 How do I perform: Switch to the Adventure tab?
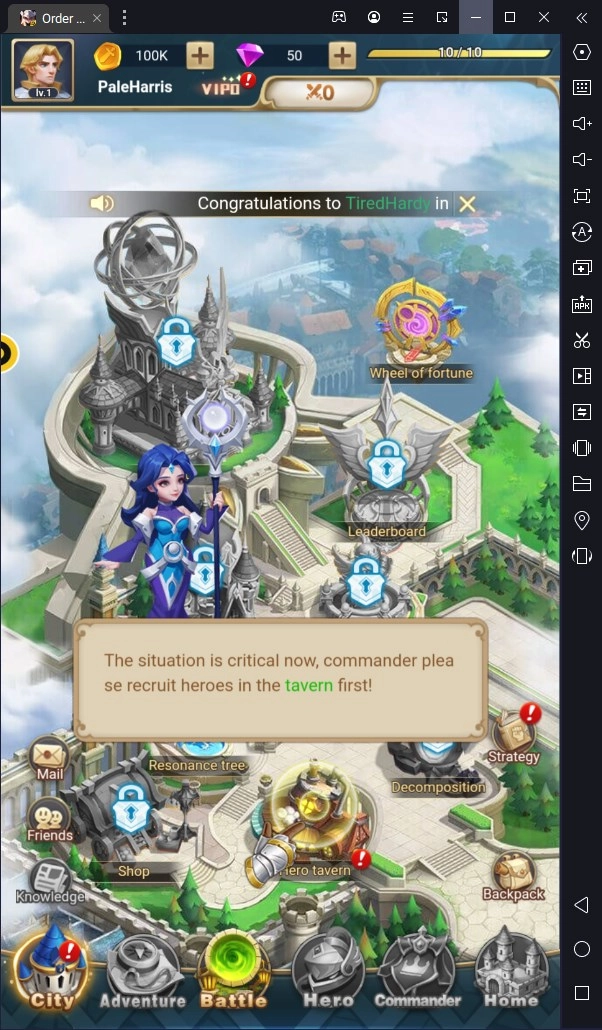pyautogui.click(x=143, y=970)
